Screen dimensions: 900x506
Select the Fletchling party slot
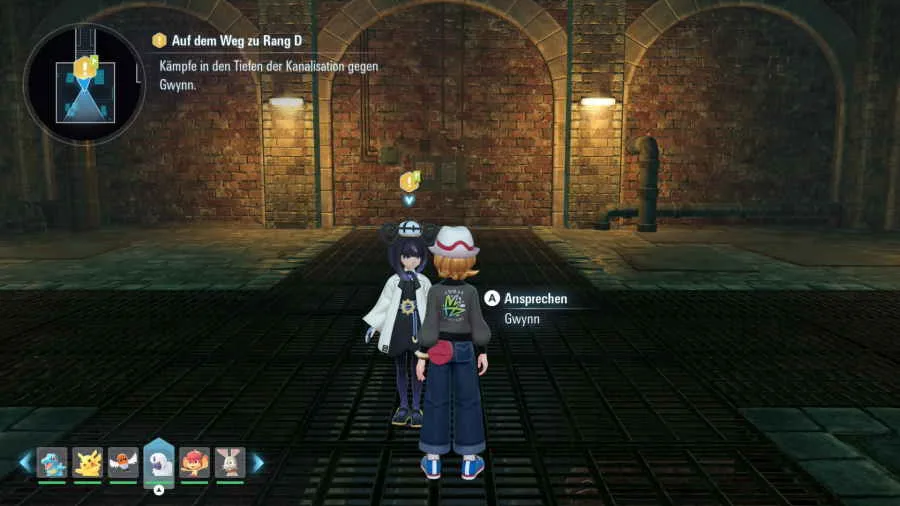point(123,462)
